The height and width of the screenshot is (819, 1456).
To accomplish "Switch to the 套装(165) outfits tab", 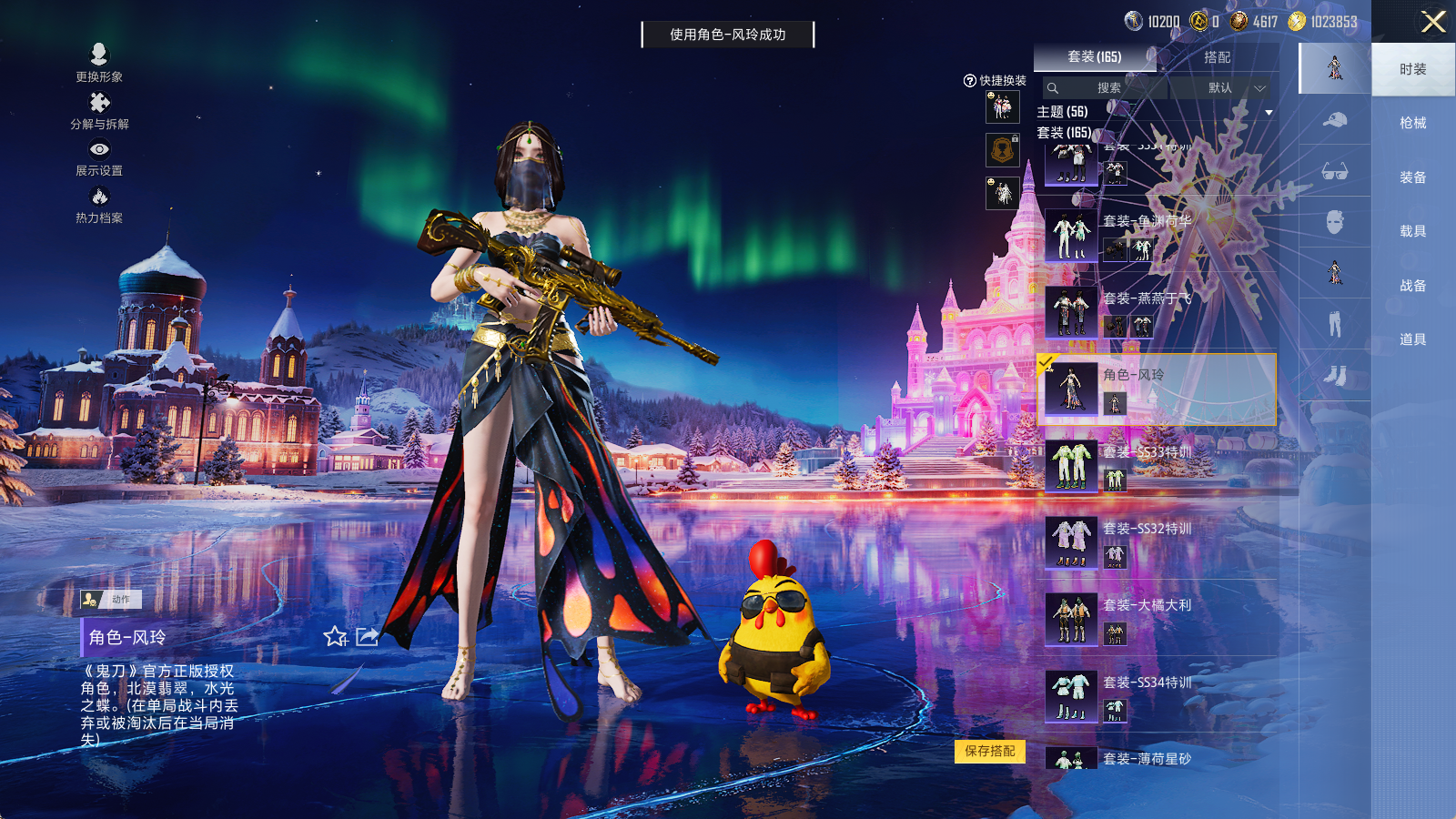I will [x=1094, y=57].
